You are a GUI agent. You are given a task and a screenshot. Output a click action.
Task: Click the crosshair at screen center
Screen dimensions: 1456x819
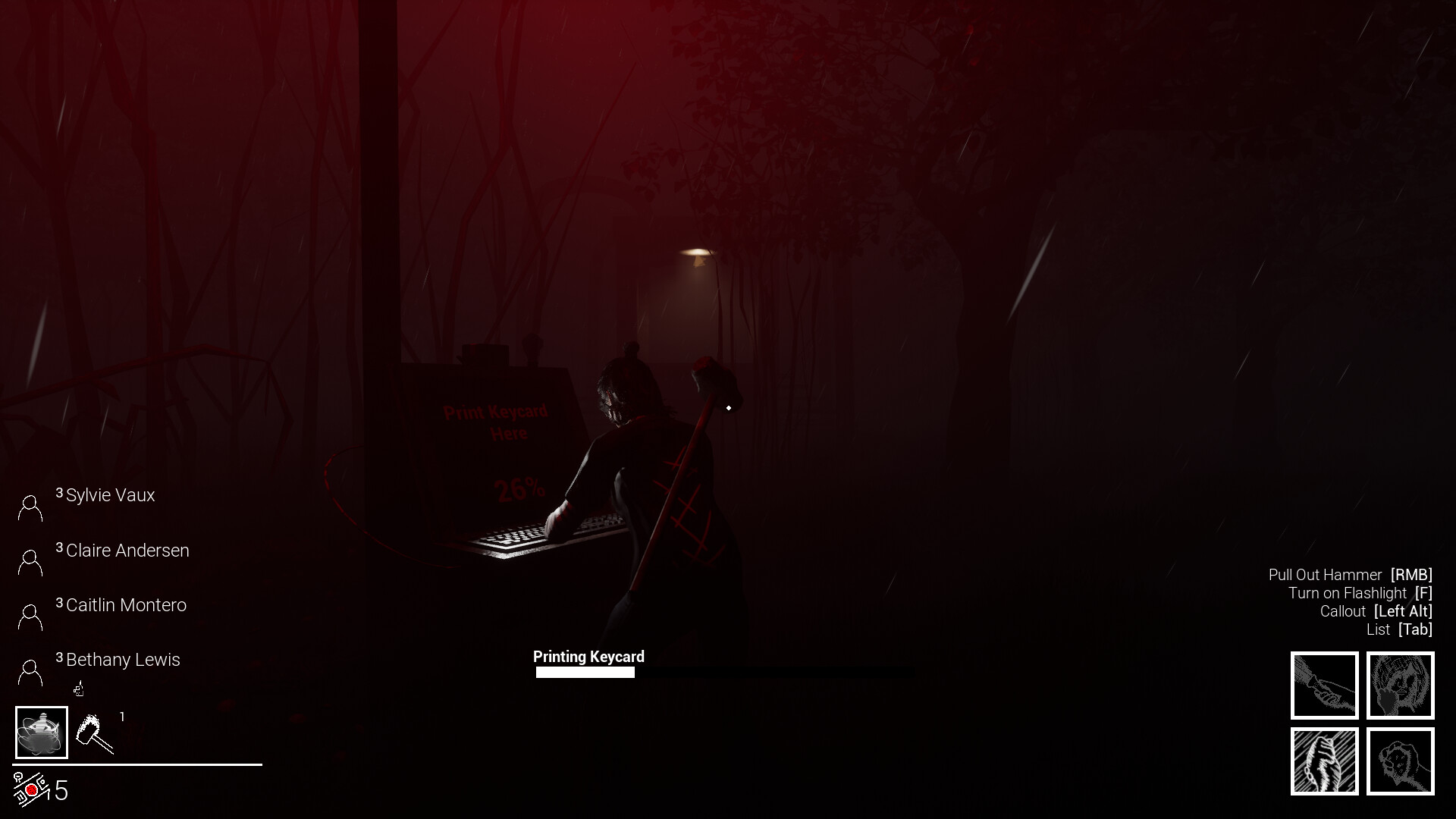(x=728, y=406)
